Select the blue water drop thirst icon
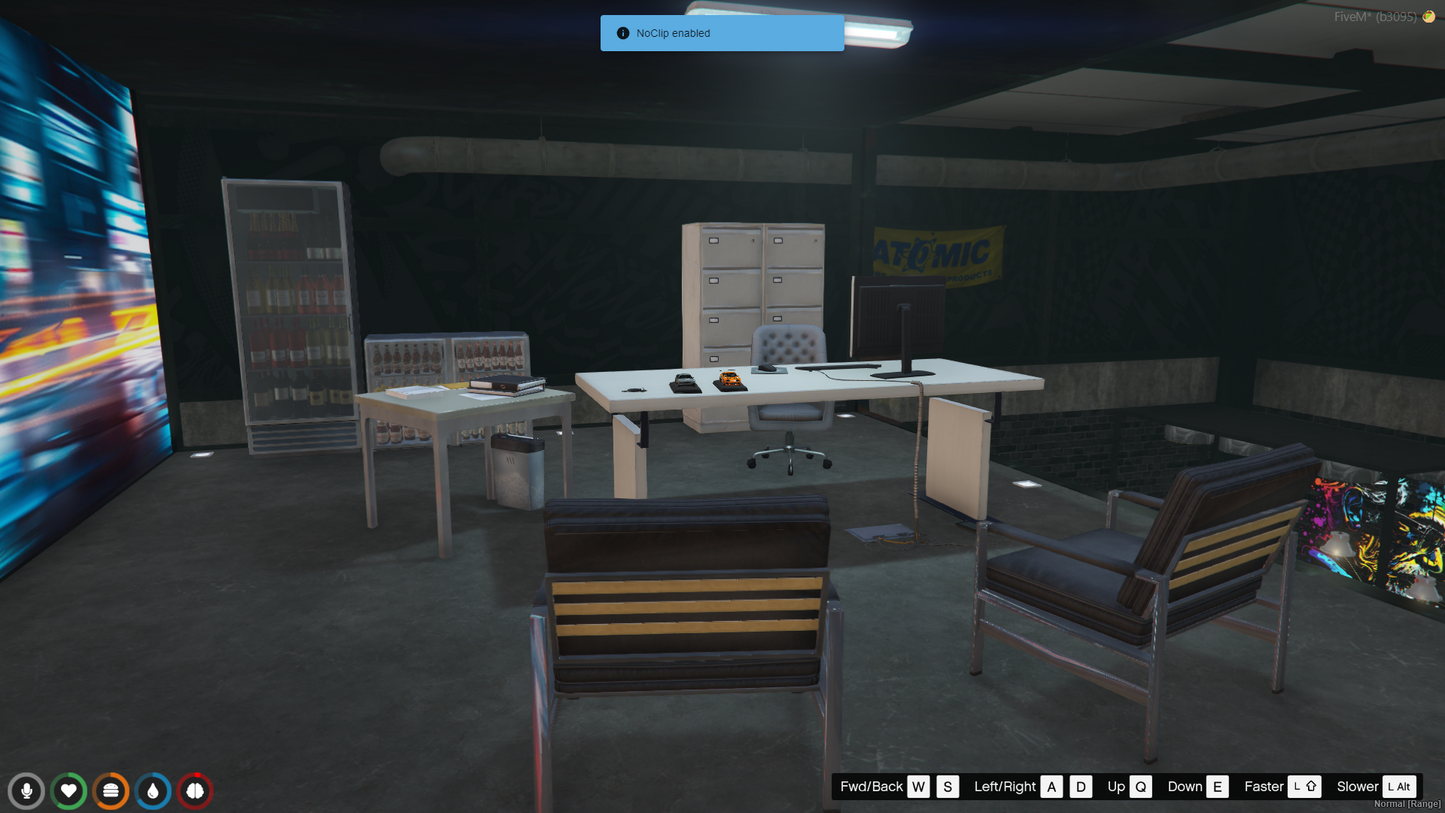The image size is (1445, 813). [x=153, y=791]
